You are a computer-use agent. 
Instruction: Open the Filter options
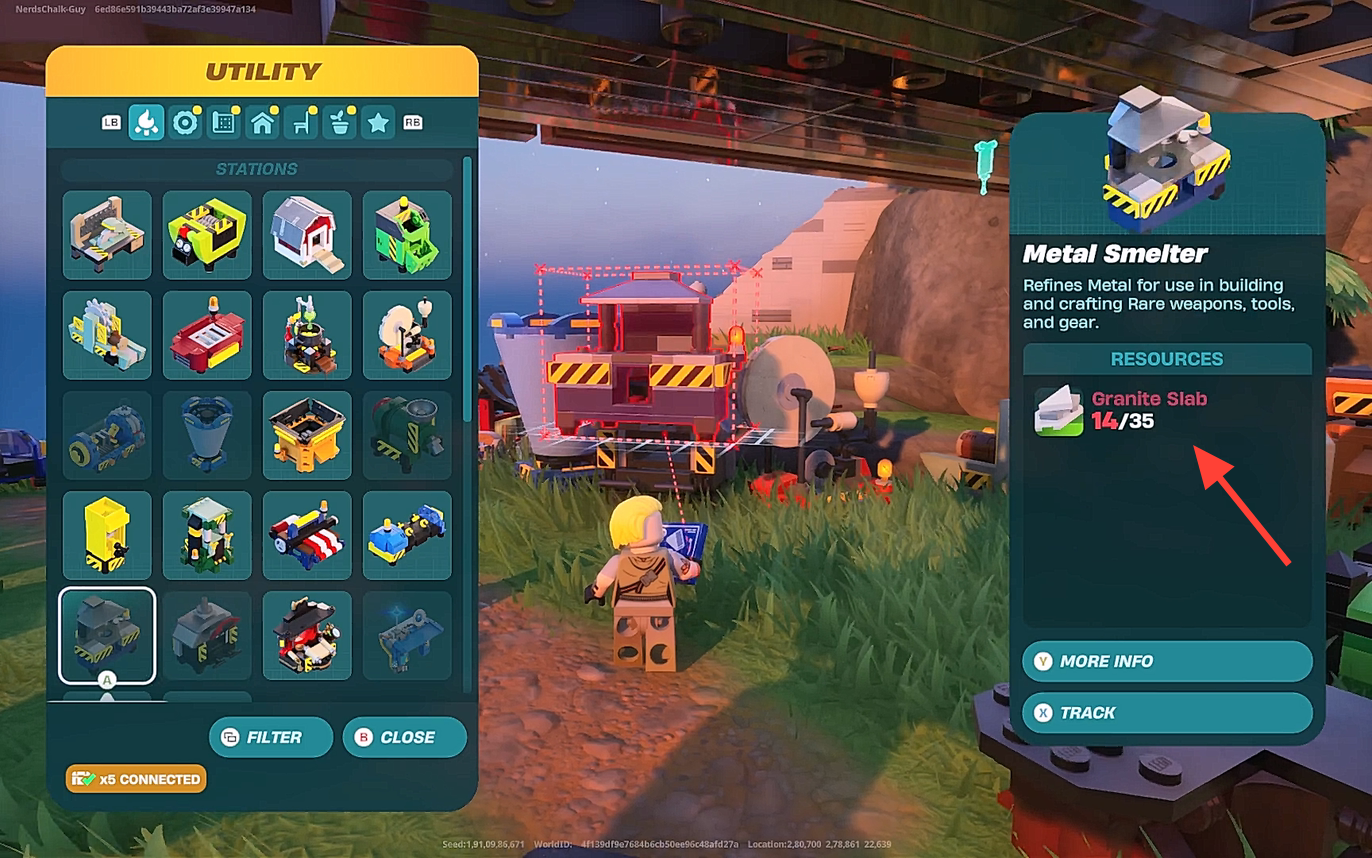[271, 737]
